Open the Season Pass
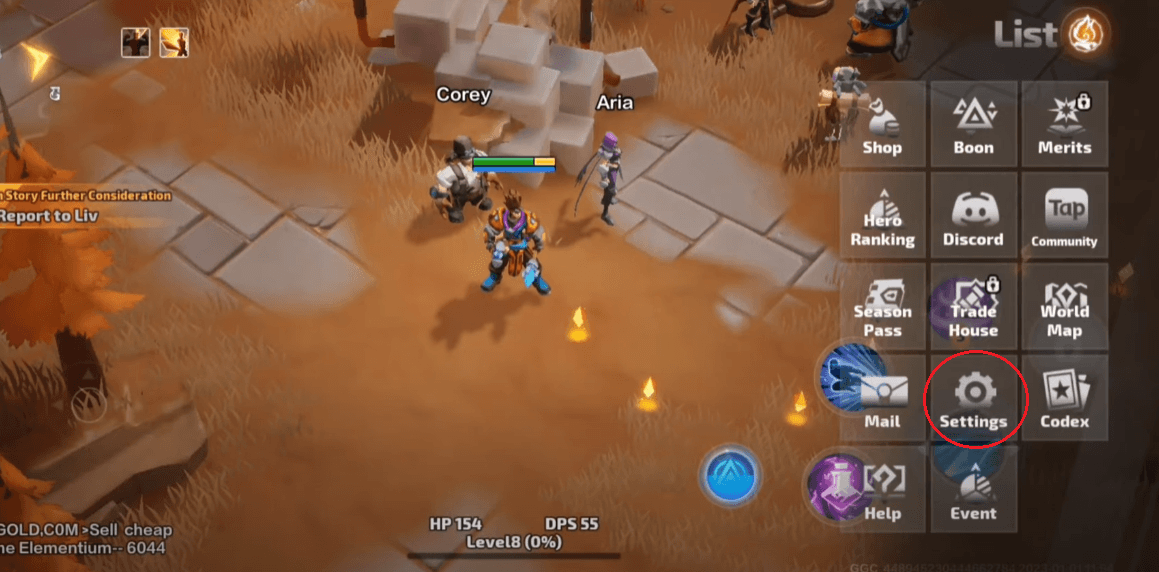1159x572 pixels. (x=882, y=308)
